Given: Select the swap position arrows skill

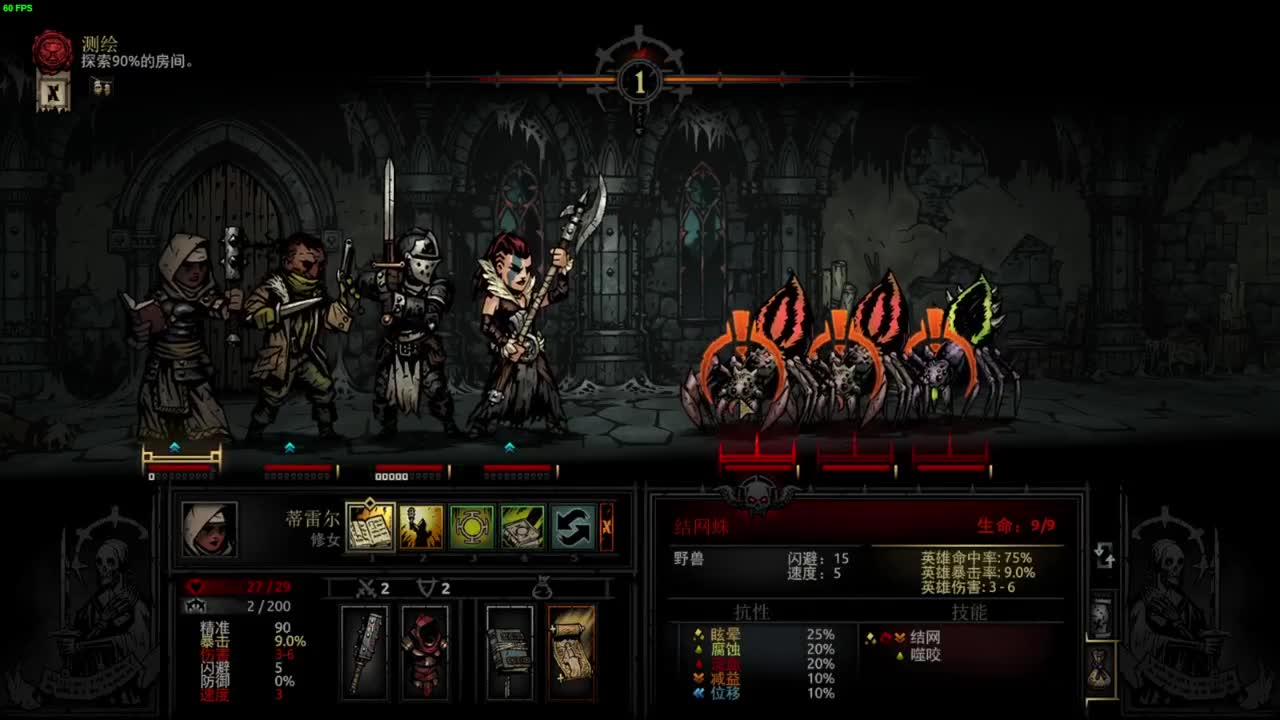Looking at the screenshot, I should pyautogui.click(x=573, y=527).
